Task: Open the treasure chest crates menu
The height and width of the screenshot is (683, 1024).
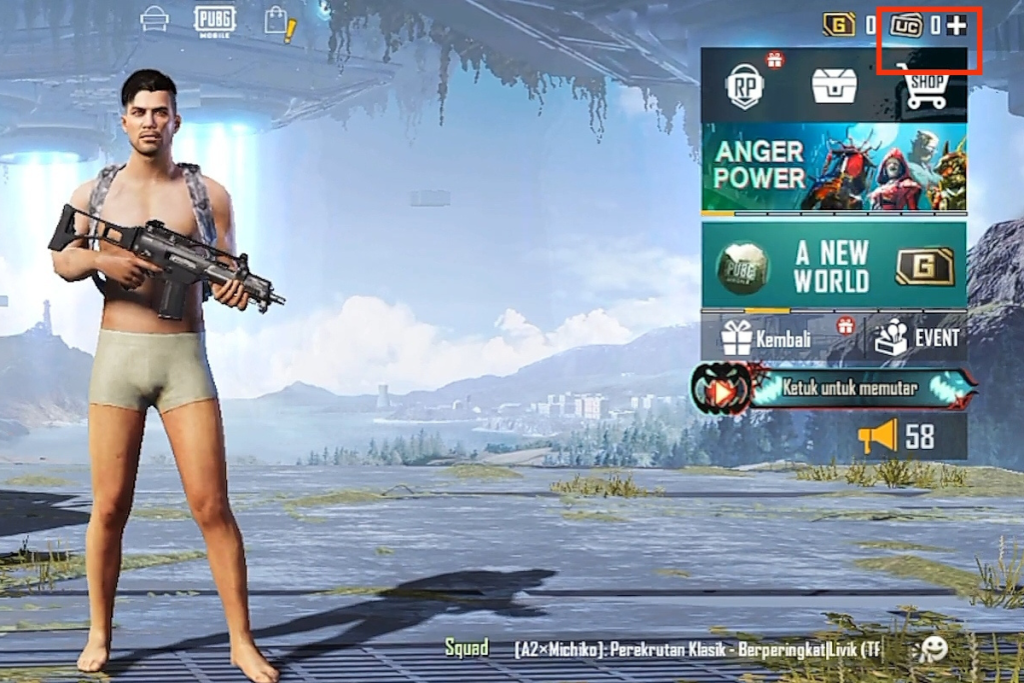Action: coord(834,87)
